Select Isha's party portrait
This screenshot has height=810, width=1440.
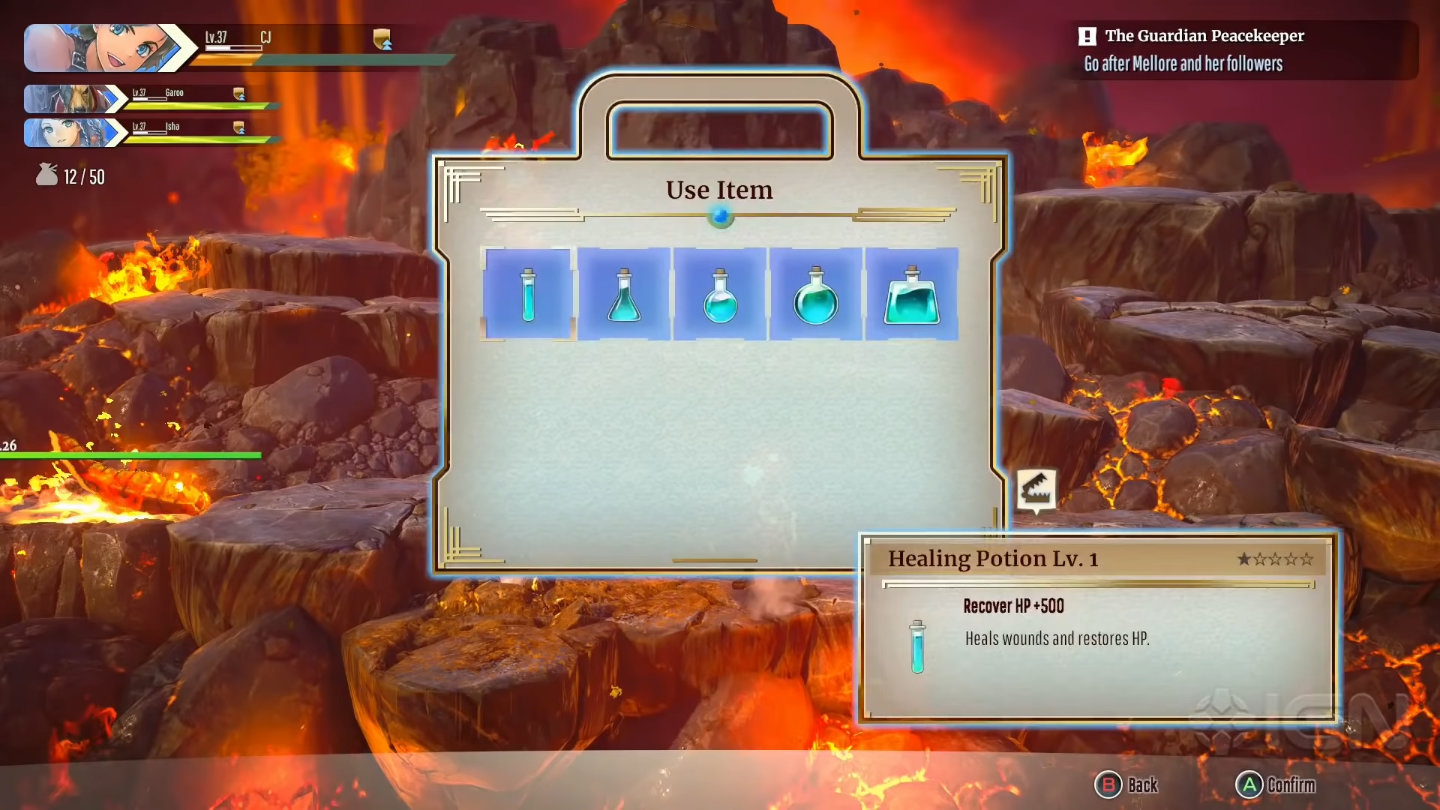[x=72, y=132]
